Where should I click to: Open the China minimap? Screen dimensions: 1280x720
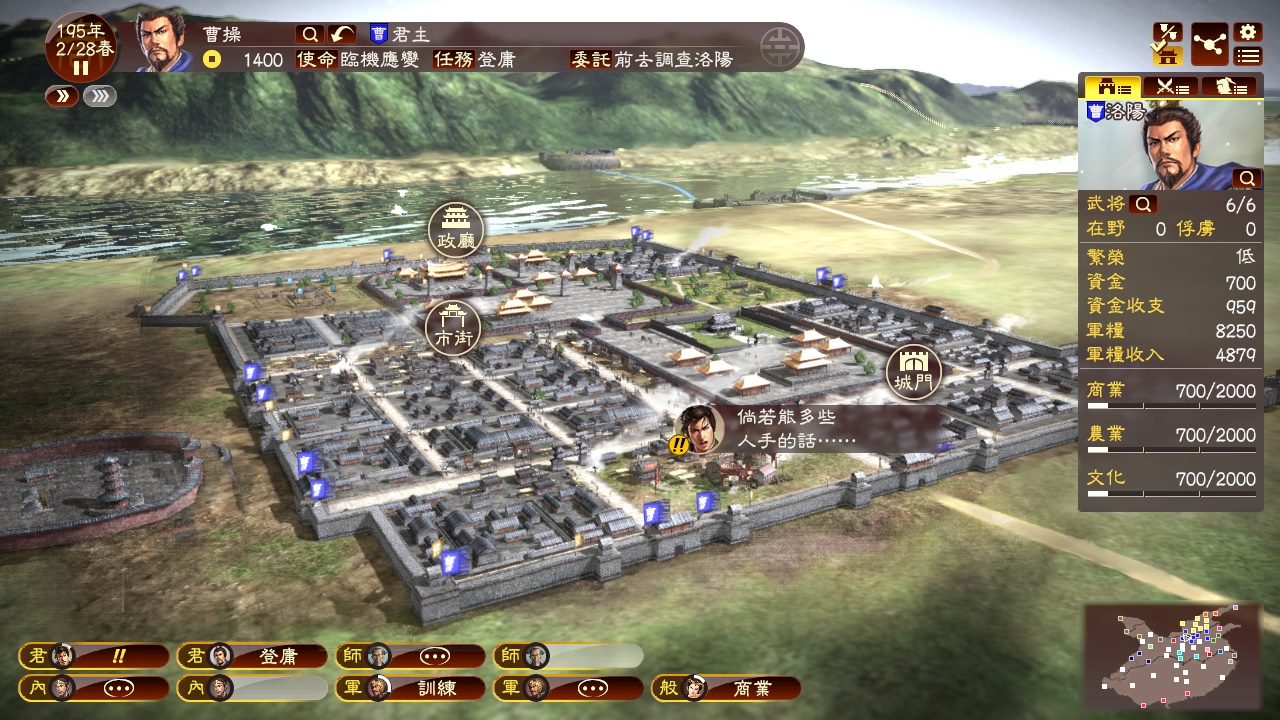(1171, 654)
